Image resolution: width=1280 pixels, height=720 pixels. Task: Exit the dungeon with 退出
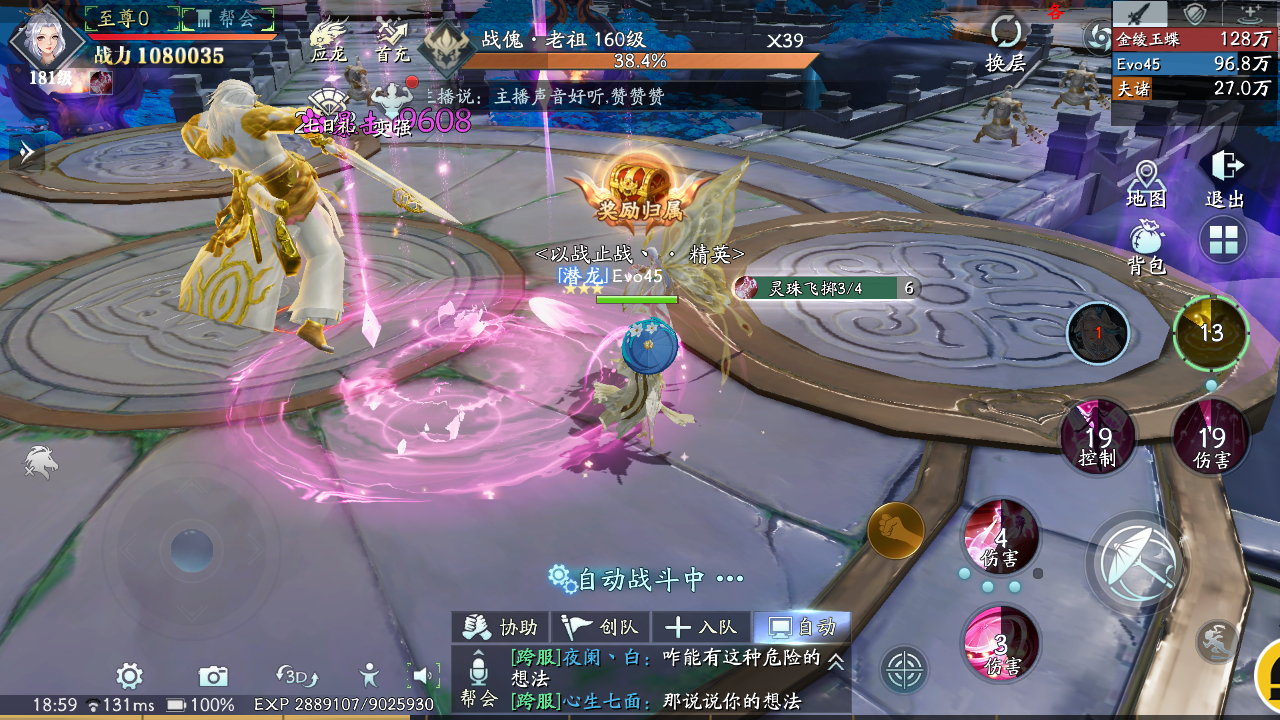click(1225, 179)
